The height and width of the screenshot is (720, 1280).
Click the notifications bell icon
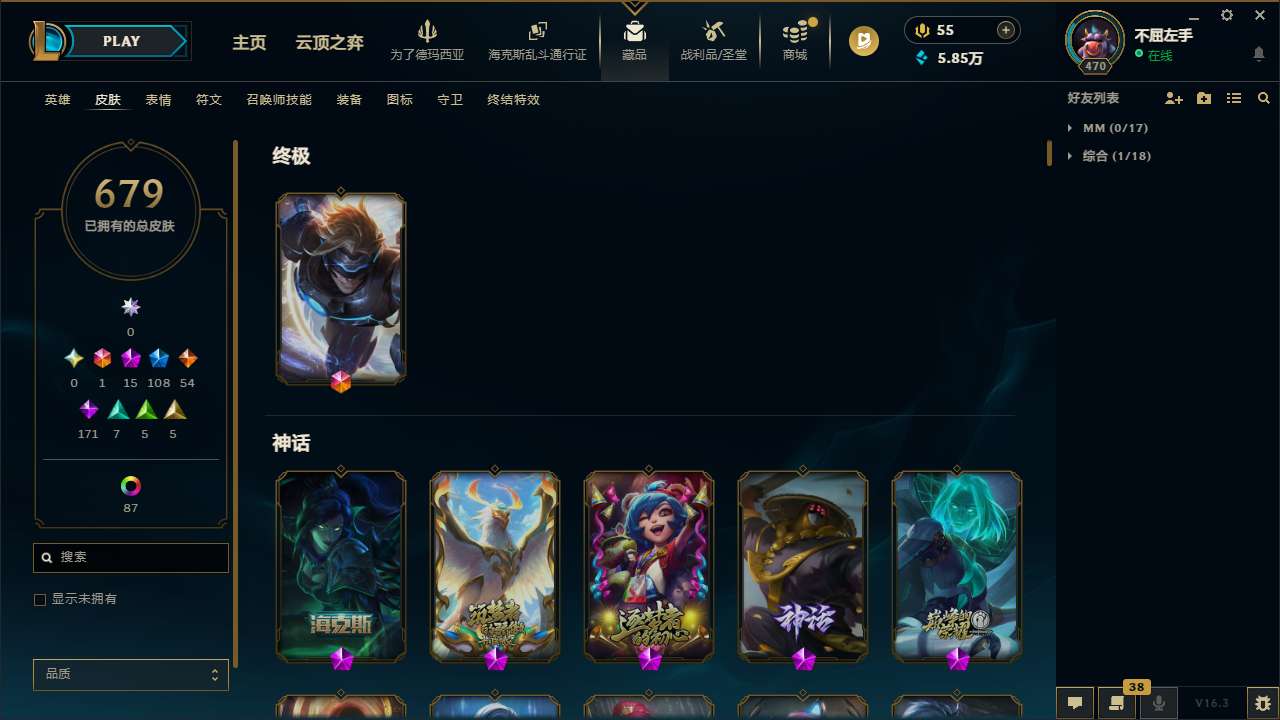[1258, 55]
